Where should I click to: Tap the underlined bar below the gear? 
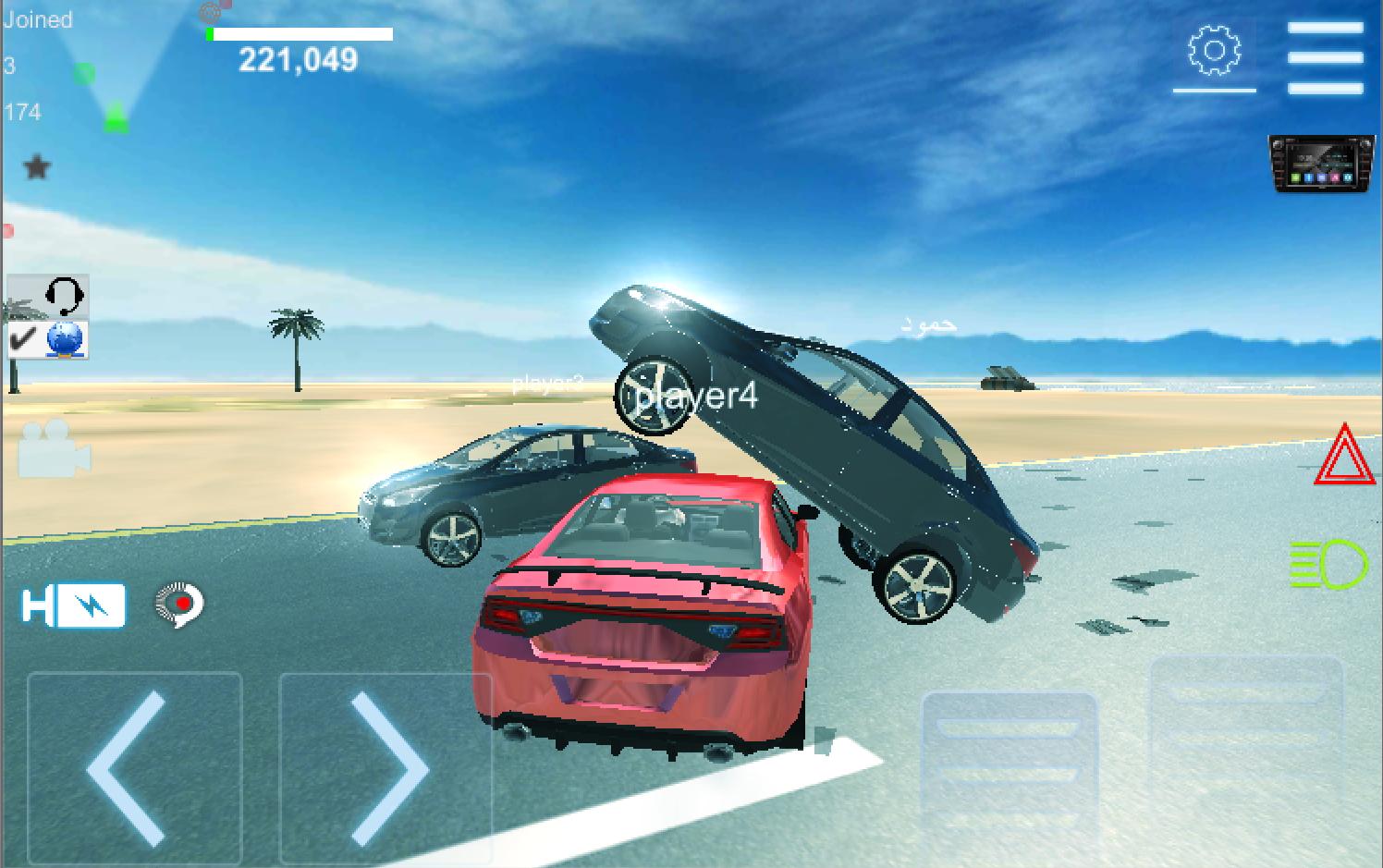point(1214,92)
